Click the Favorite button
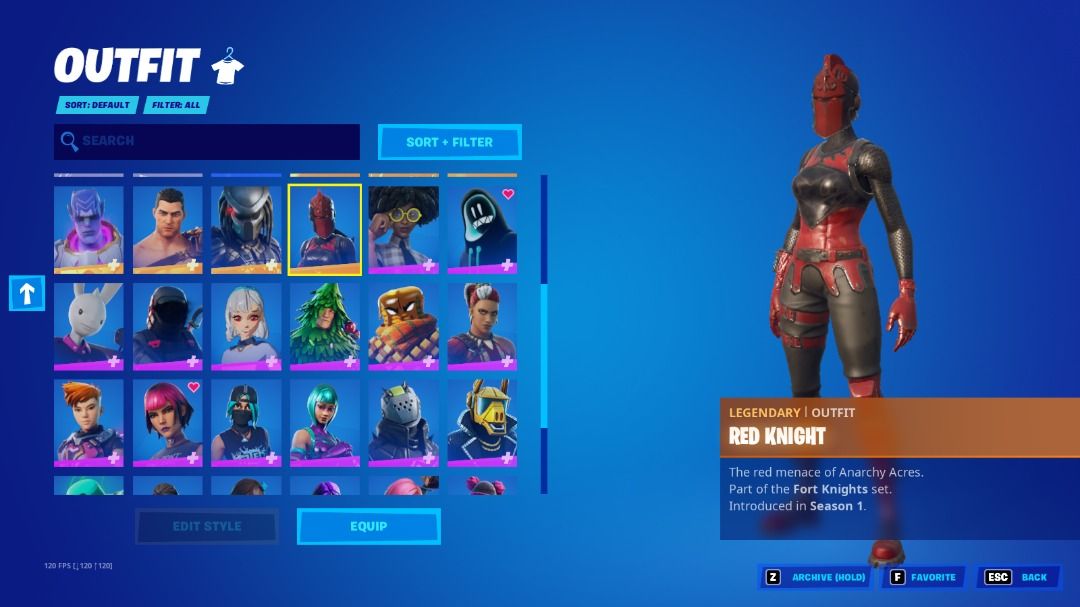This screenshot has width=1080, height=607. click(922, 577)
